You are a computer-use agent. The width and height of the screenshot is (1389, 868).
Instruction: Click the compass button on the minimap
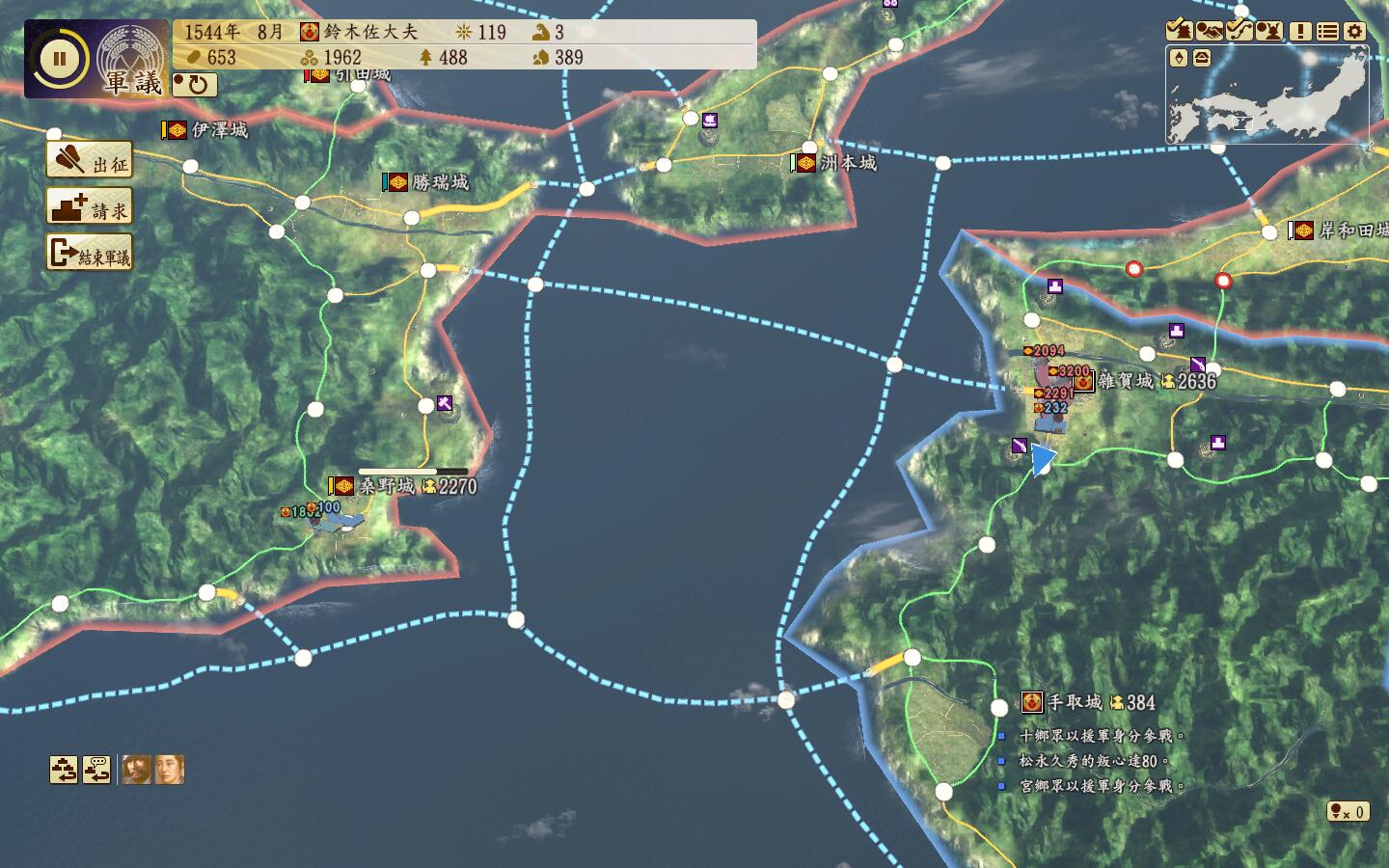(x=1179, y=58)
